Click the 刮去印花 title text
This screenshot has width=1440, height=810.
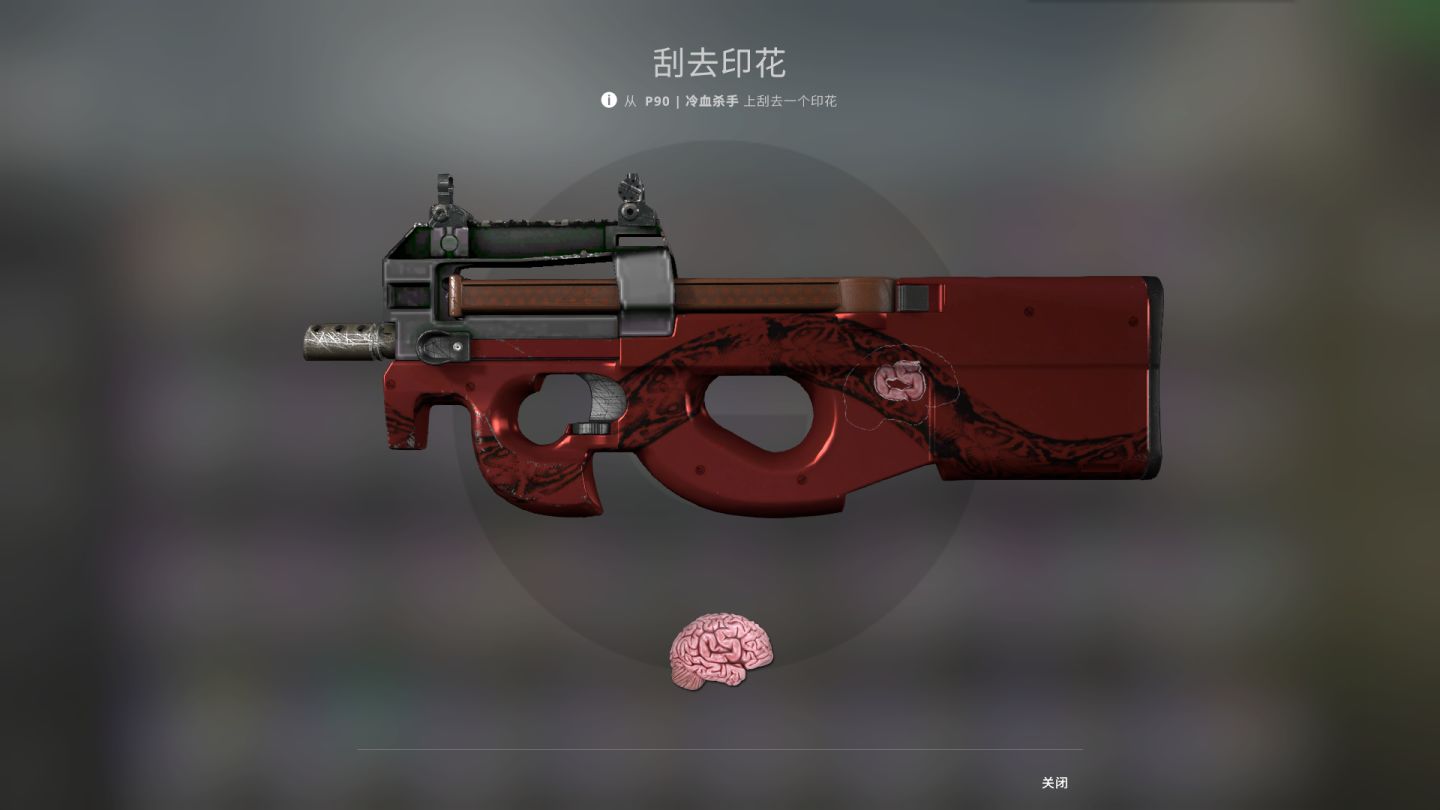click(x=719, y=63)
